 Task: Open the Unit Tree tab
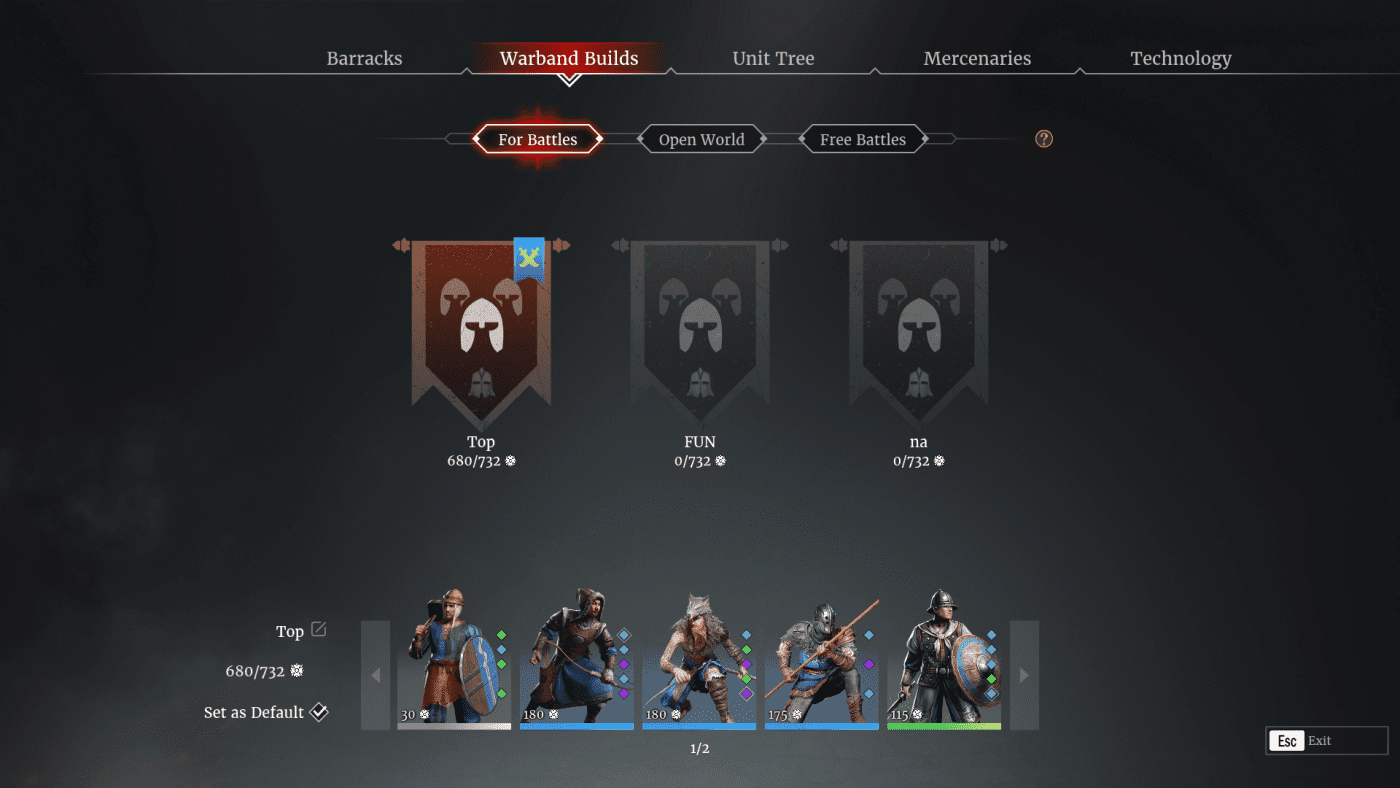tap(773, 58)
